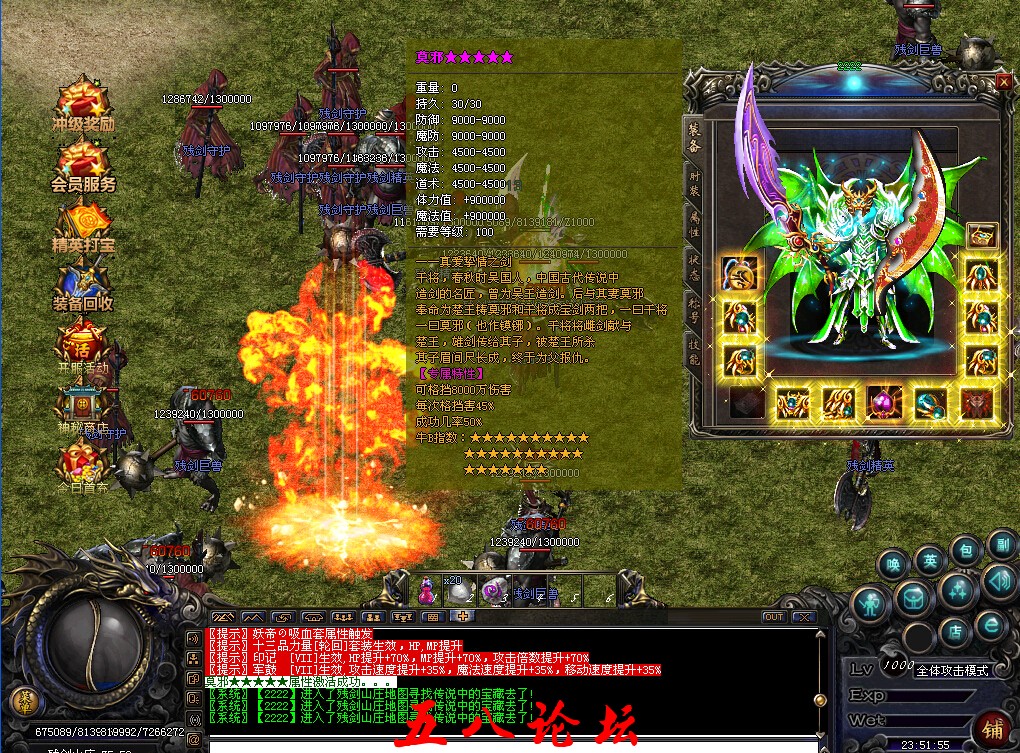The height and width of the screenshot is (753, 1020).
Task: Select the 状态 status tab
Action: coord(694,265)
